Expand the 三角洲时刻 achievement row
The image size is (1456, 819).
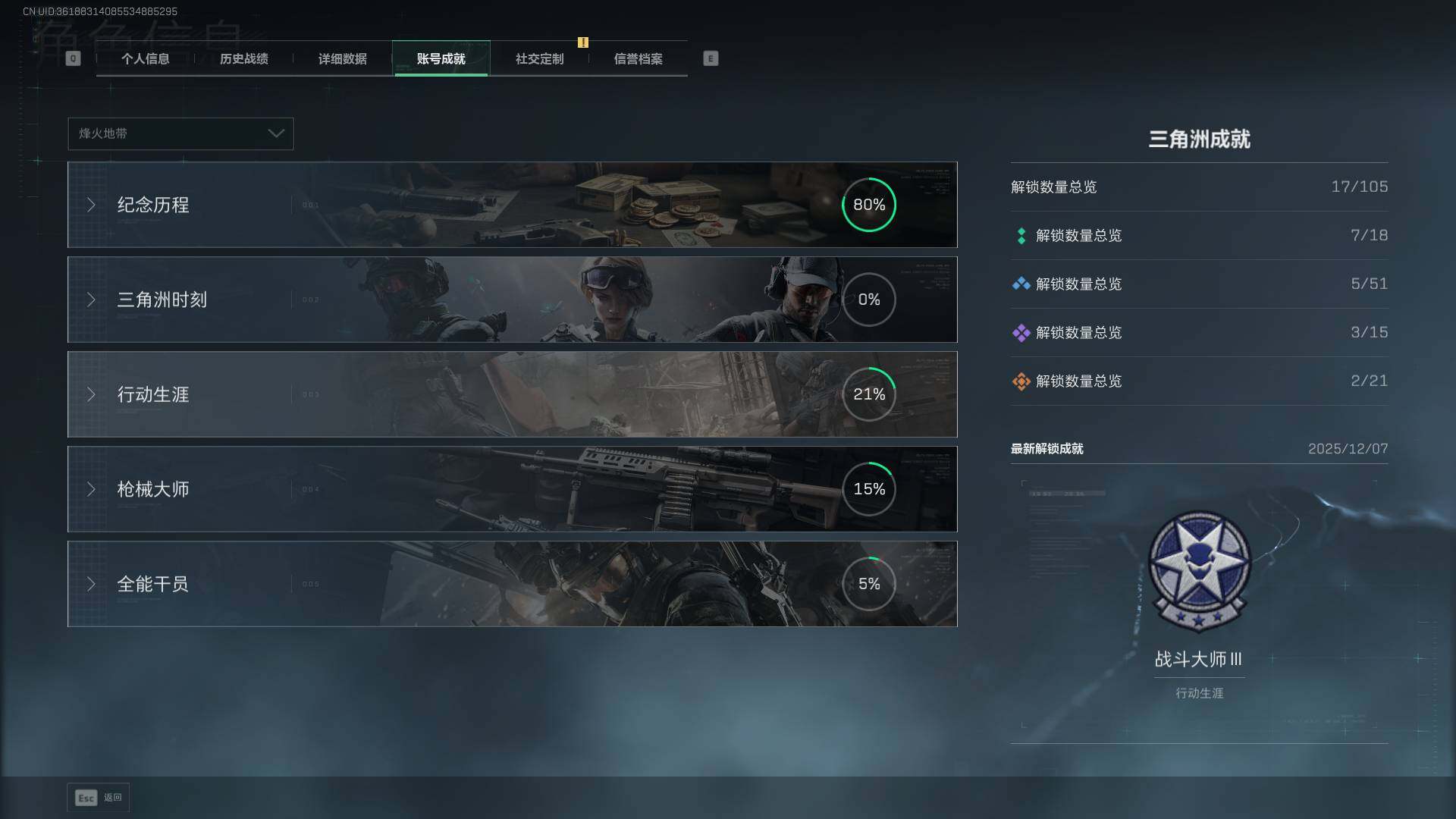click(x=512, y=300)
